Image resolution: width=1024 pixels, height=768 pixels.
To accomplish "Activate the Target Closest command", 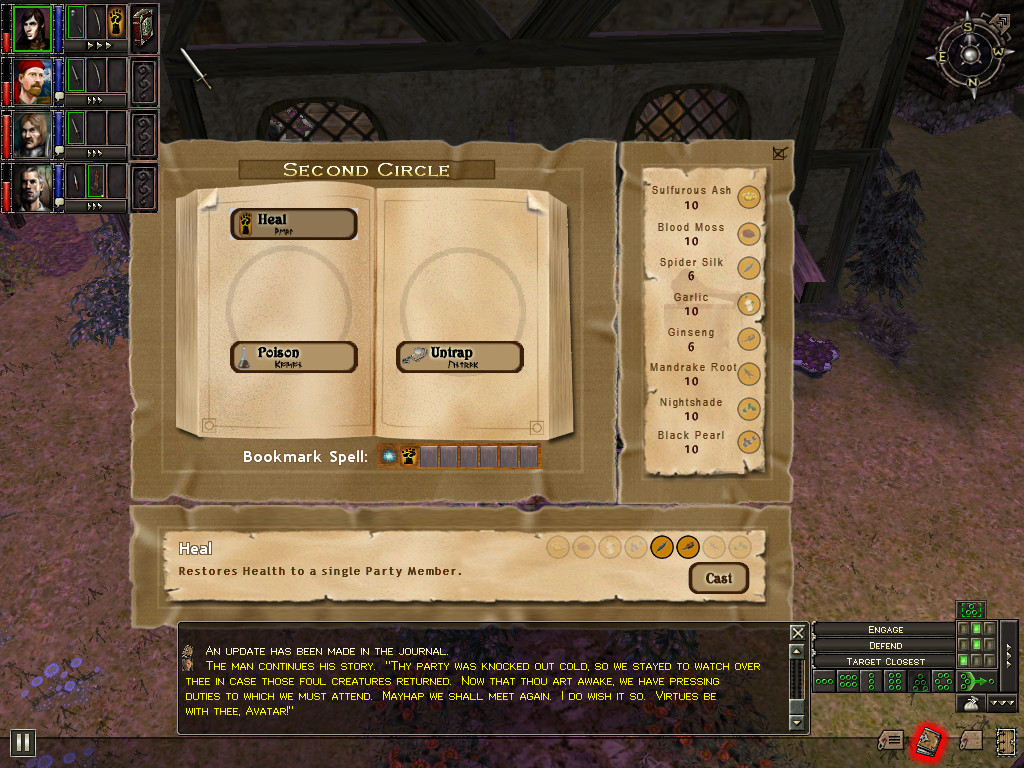I will point(885,662).
